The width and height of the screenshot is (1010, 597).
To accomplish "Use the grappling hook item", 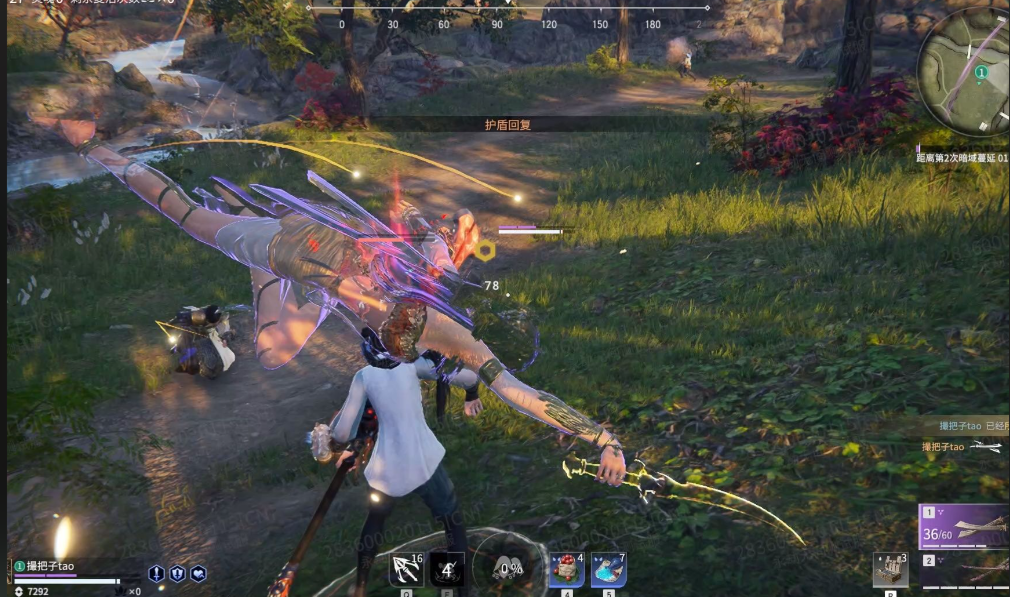I will click(x=406, y=569).
